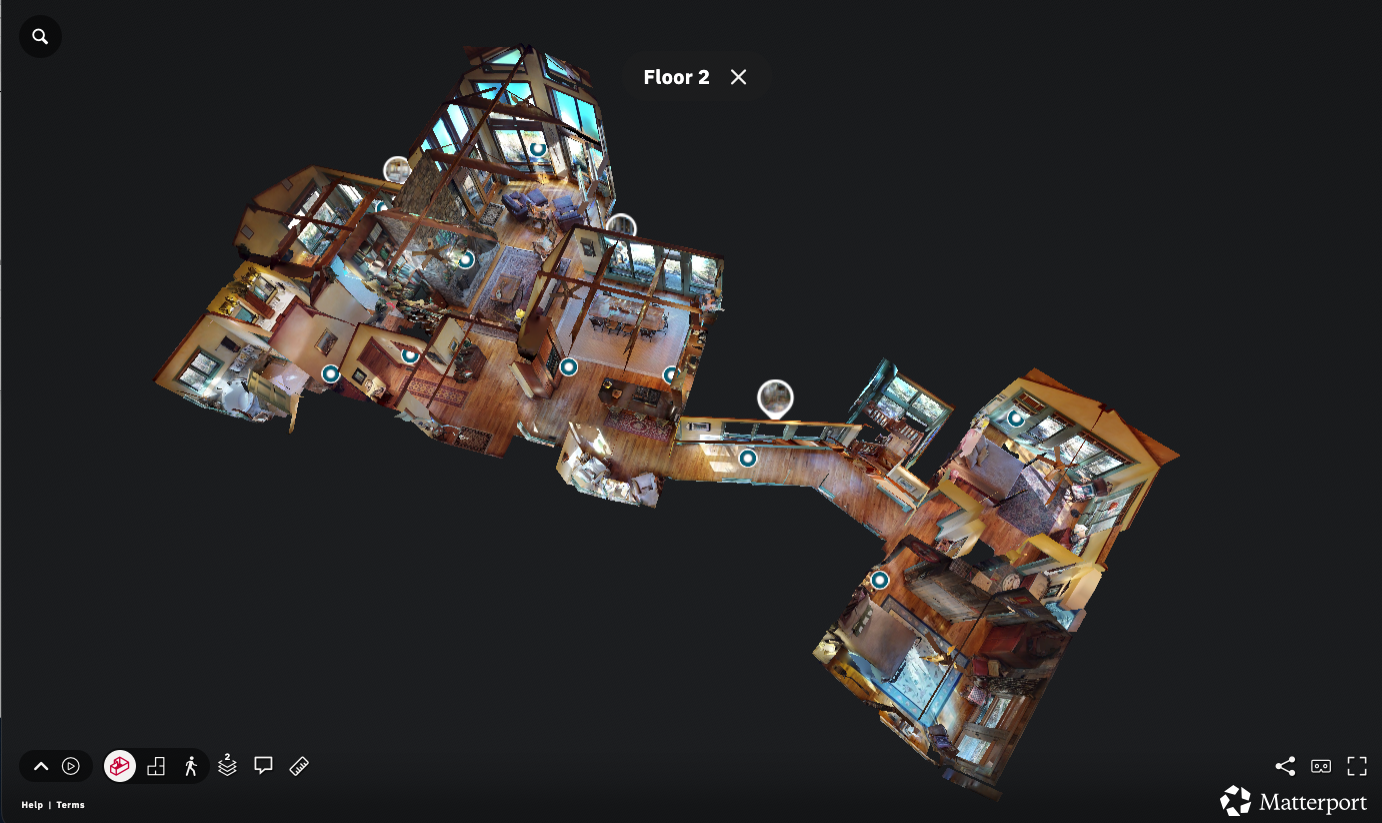The image size is (1382, 823).
Task: Open the white Mattertag above the hallway
Action: coord(775,397)
